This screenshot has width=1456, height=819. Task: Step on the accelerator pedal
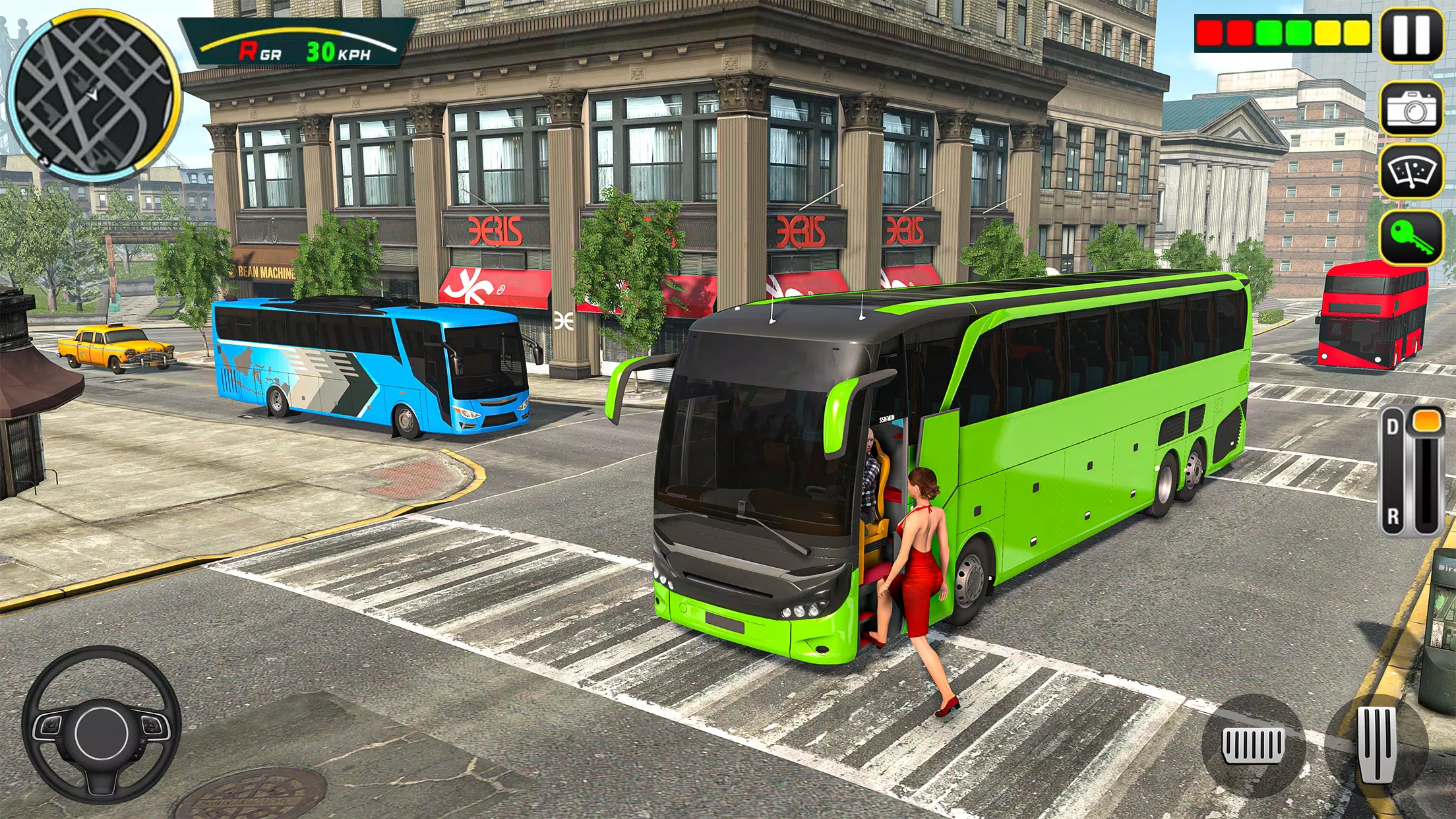point(1377,744)
